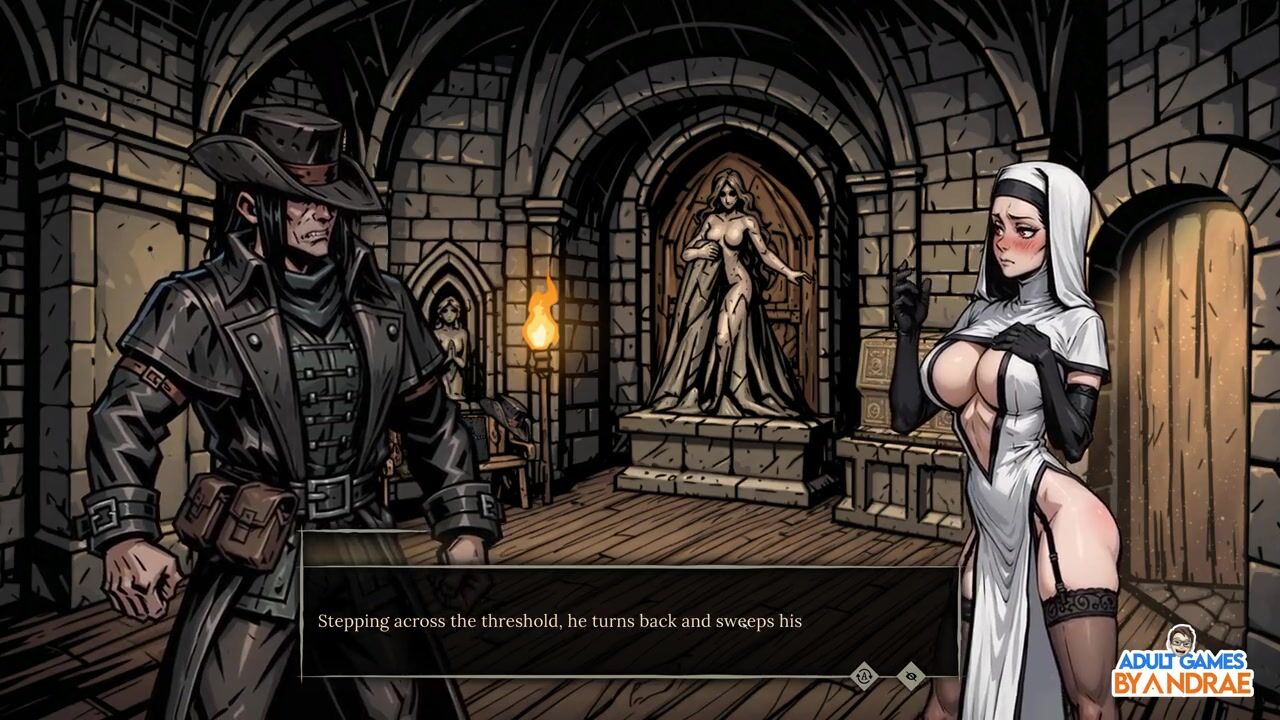Advance the dialogue by clicking the text box
1280x720 pixels.
tap(630, 621)
